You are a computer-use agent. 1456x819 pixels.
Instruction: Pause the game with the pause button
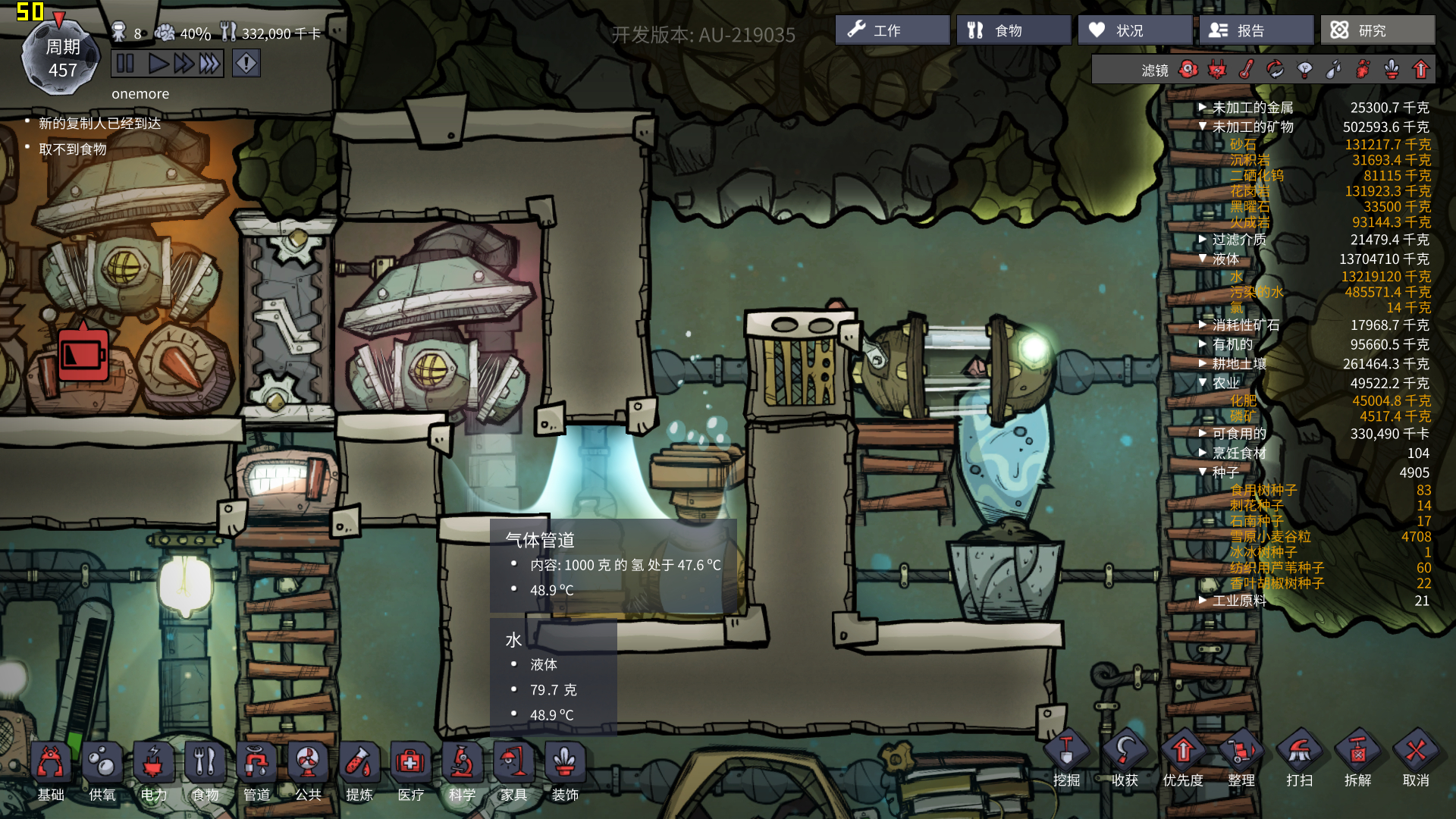(x=126, y=64)
